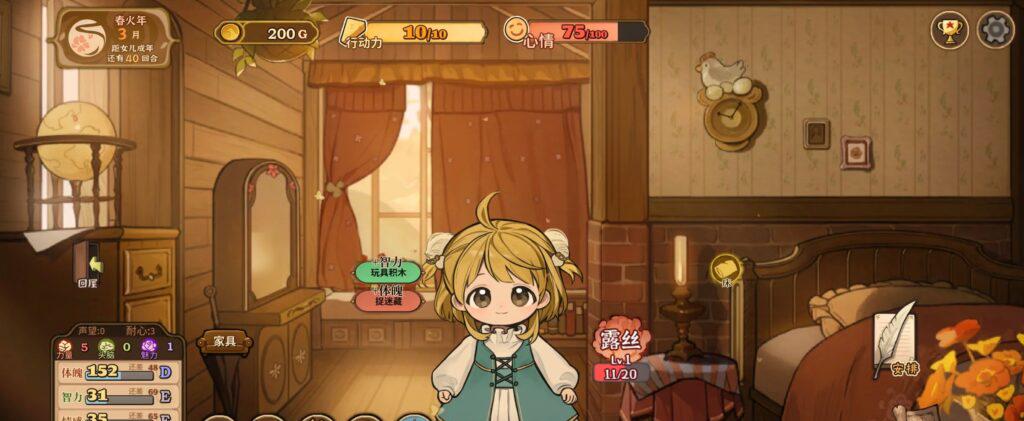Select the 头脑 green brain stat icon
Image resolution: width=1024 pixels, height=421 pixels.
(107, 347)
